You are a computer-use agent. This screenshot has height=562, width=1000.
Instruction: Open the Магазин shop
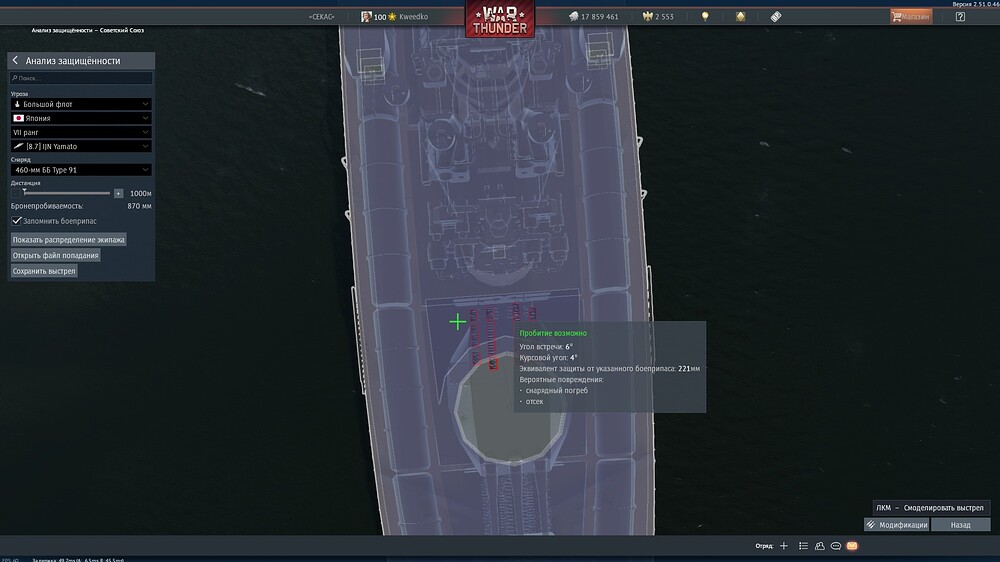[x=911, y=17]
